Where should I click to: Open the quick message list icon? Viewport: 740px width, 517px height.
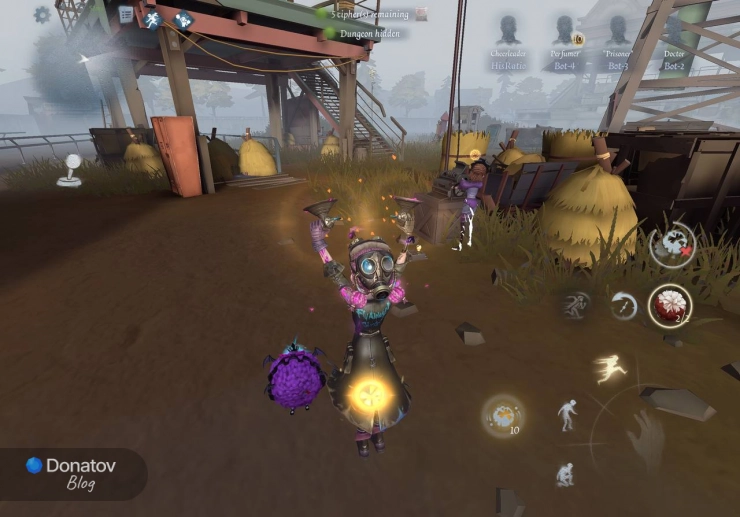pyautogui.click(x=126, y=15)
